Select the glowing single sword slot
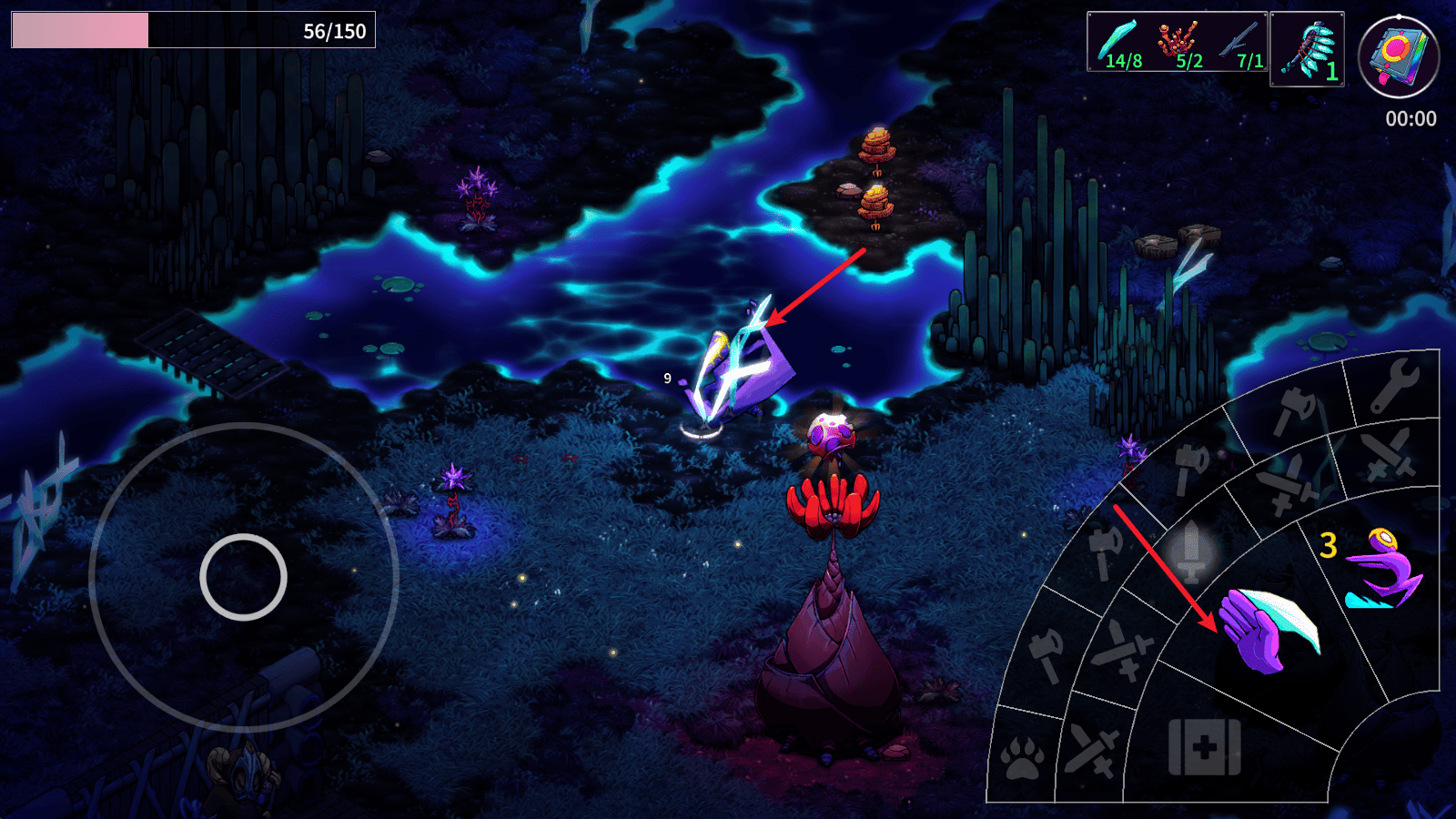The width and height of the screenshot is (1456, 819). pos(1191,551)
